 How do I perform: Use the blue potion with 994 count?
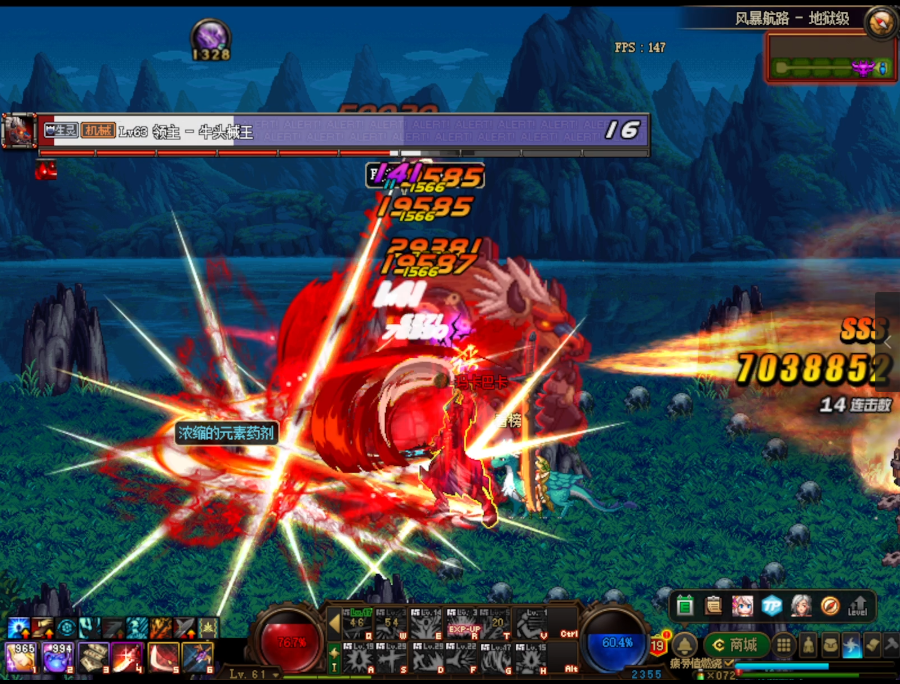(58, 657)
